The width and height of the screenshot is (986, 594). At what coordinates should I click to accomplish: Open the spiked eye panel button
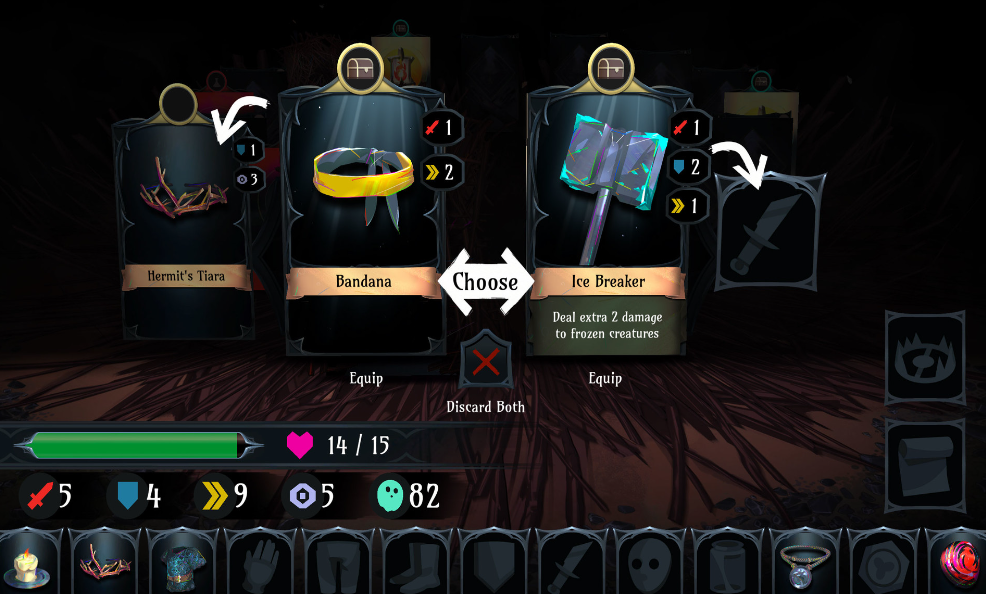(x=925, y=357)
